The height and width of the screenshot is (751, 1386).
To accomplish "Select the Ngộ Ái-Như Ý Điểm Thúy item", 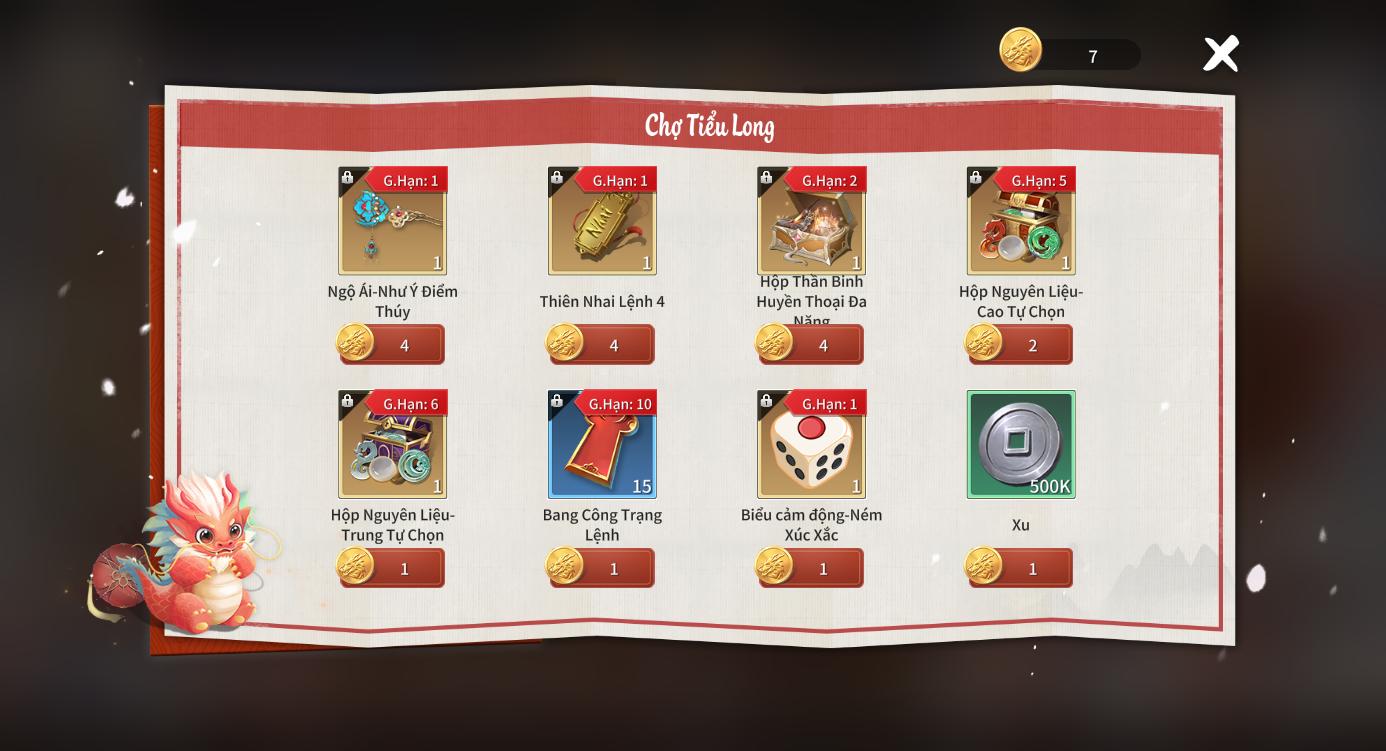I will 392,222.
